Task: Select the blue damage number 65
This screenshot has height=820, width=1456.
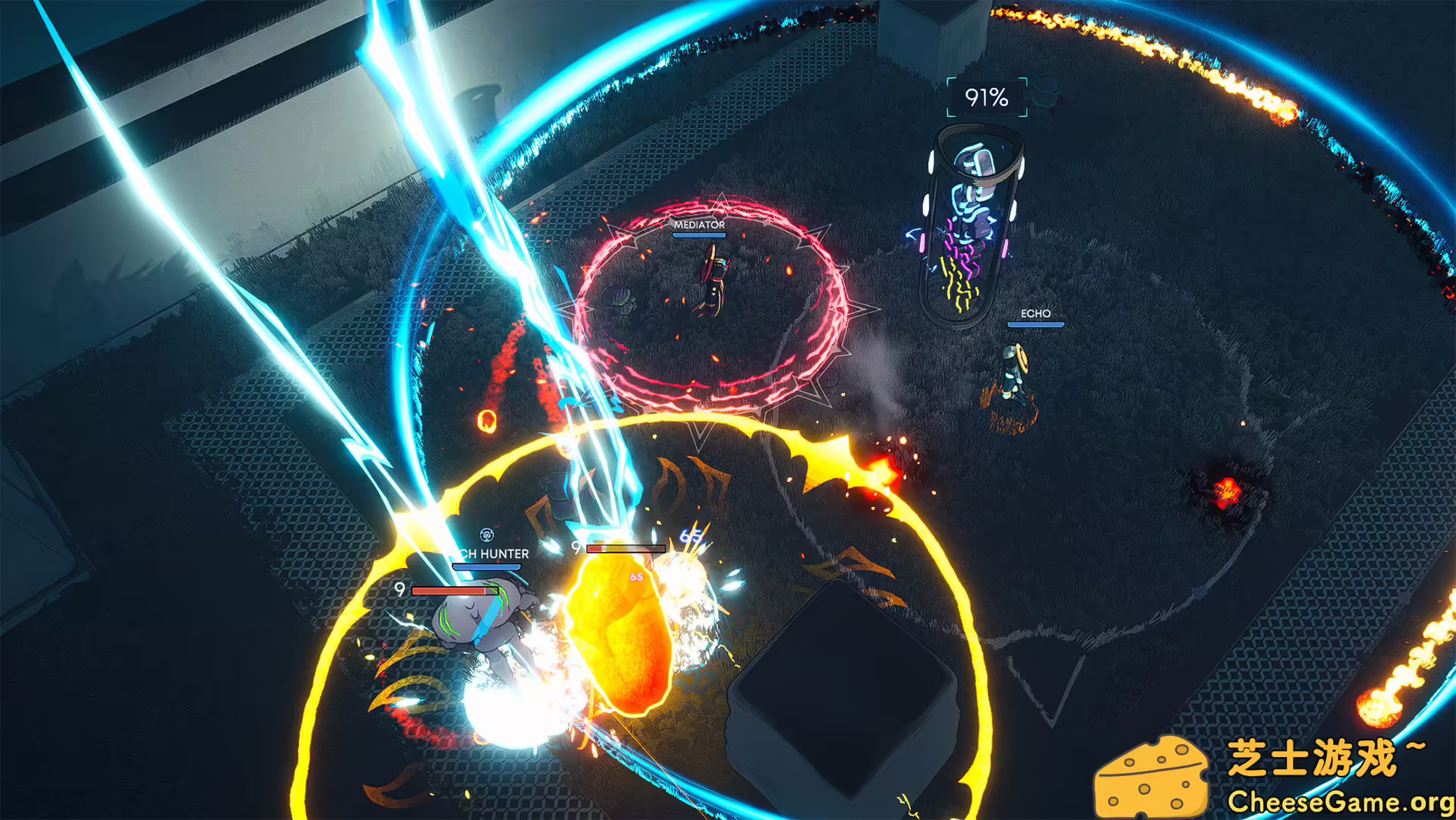Action: (x=690, y=537)
